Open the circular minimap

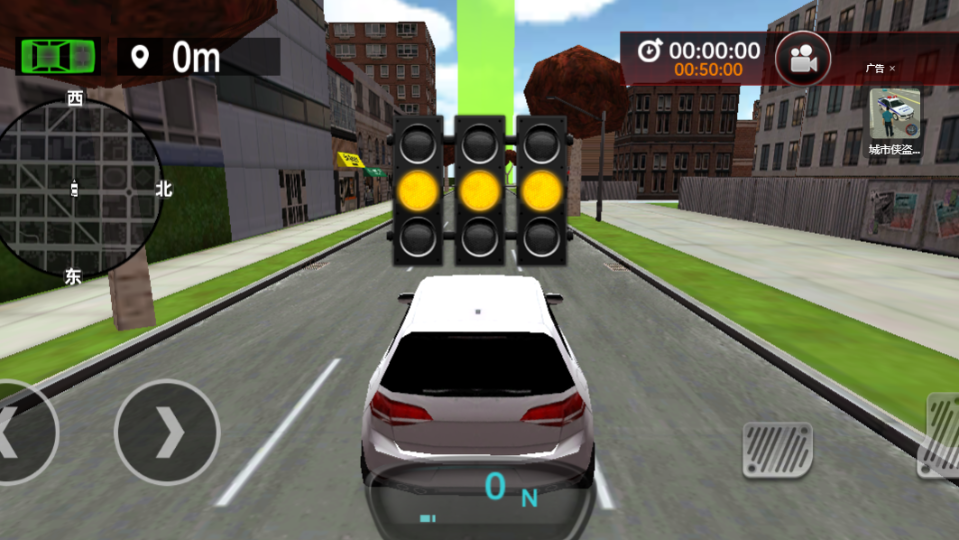point(78,188)
